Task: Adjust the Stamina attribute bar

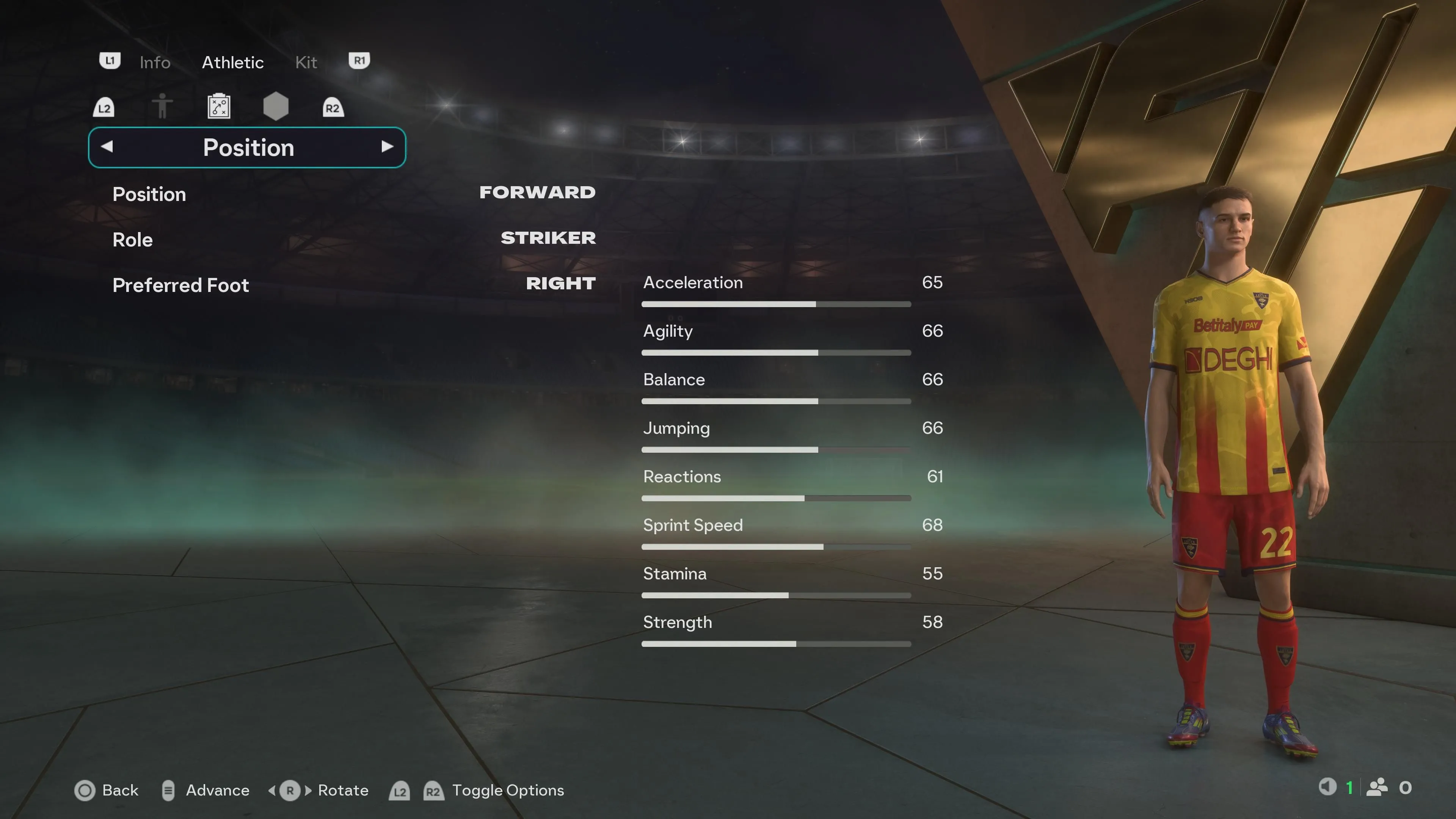Action: tap(775, 596)
